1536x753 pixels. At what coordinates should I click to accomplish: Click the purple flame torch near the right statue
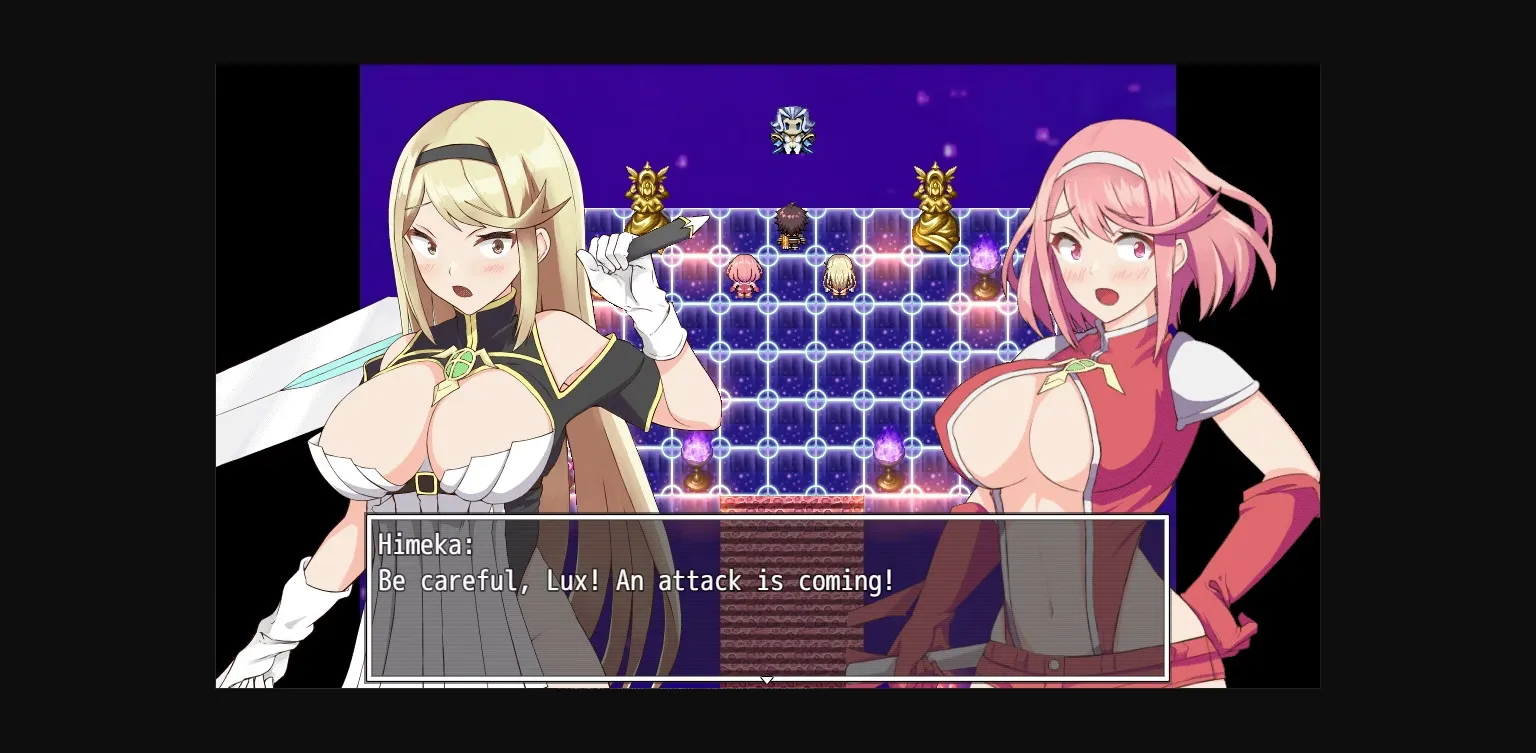click(983, 258)
